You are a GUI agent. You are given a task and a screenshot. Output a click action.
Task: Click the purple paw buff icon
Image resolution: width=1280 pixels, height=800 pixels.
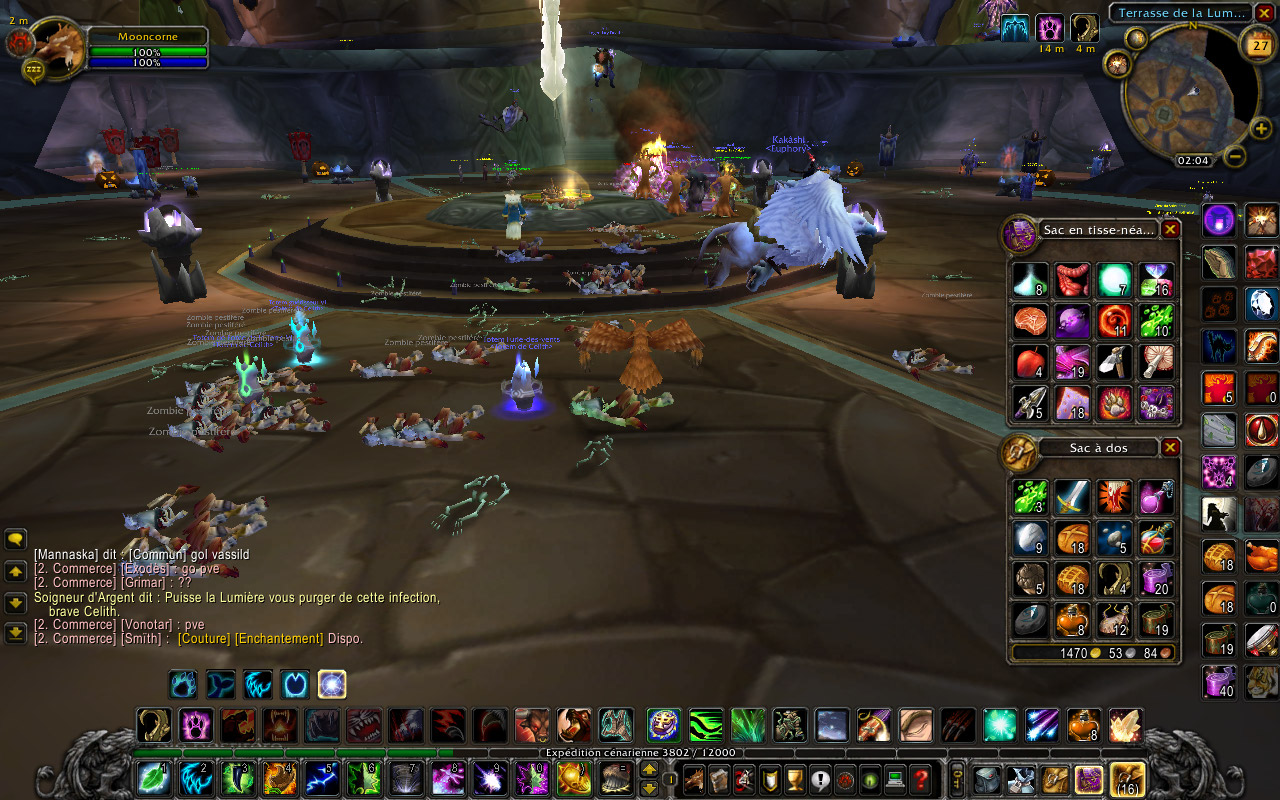(1049, 27)
